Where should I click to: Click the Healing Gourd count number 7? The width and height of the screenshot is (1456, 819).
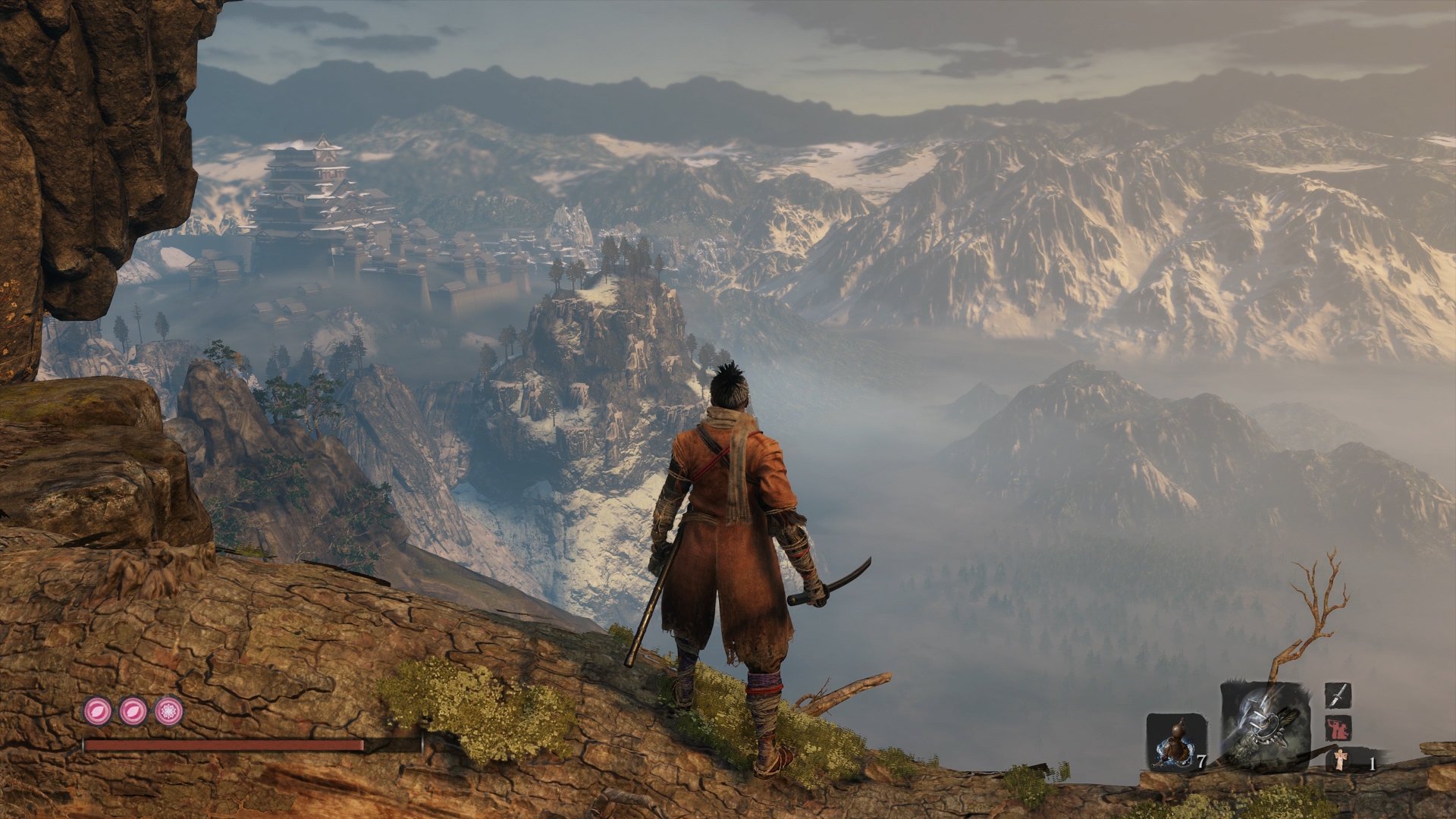[1202, 761]
